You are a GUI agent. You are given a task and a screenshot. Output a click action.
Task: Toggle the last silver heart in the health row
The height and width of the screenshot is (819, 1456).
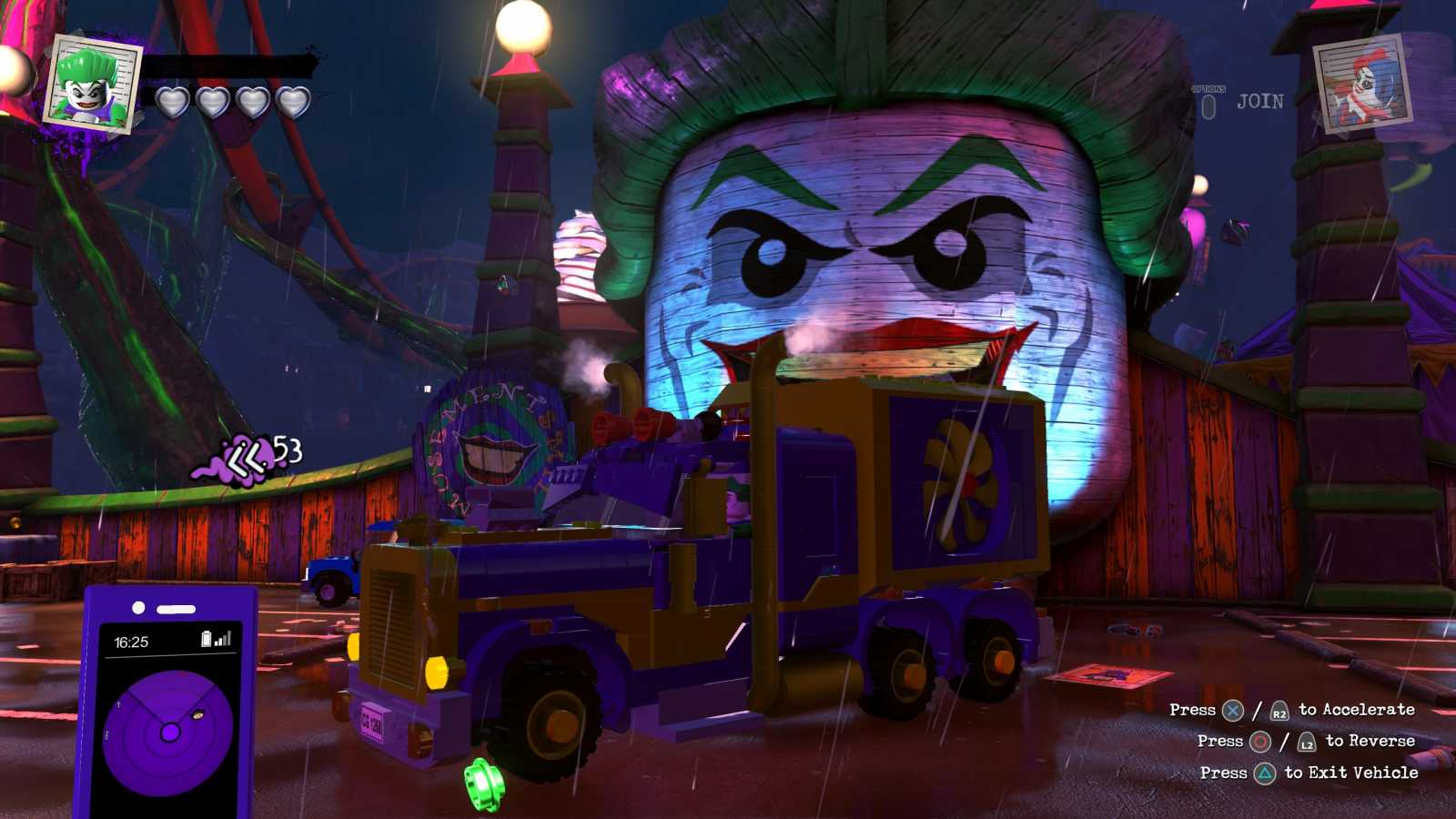click(290, 103)
